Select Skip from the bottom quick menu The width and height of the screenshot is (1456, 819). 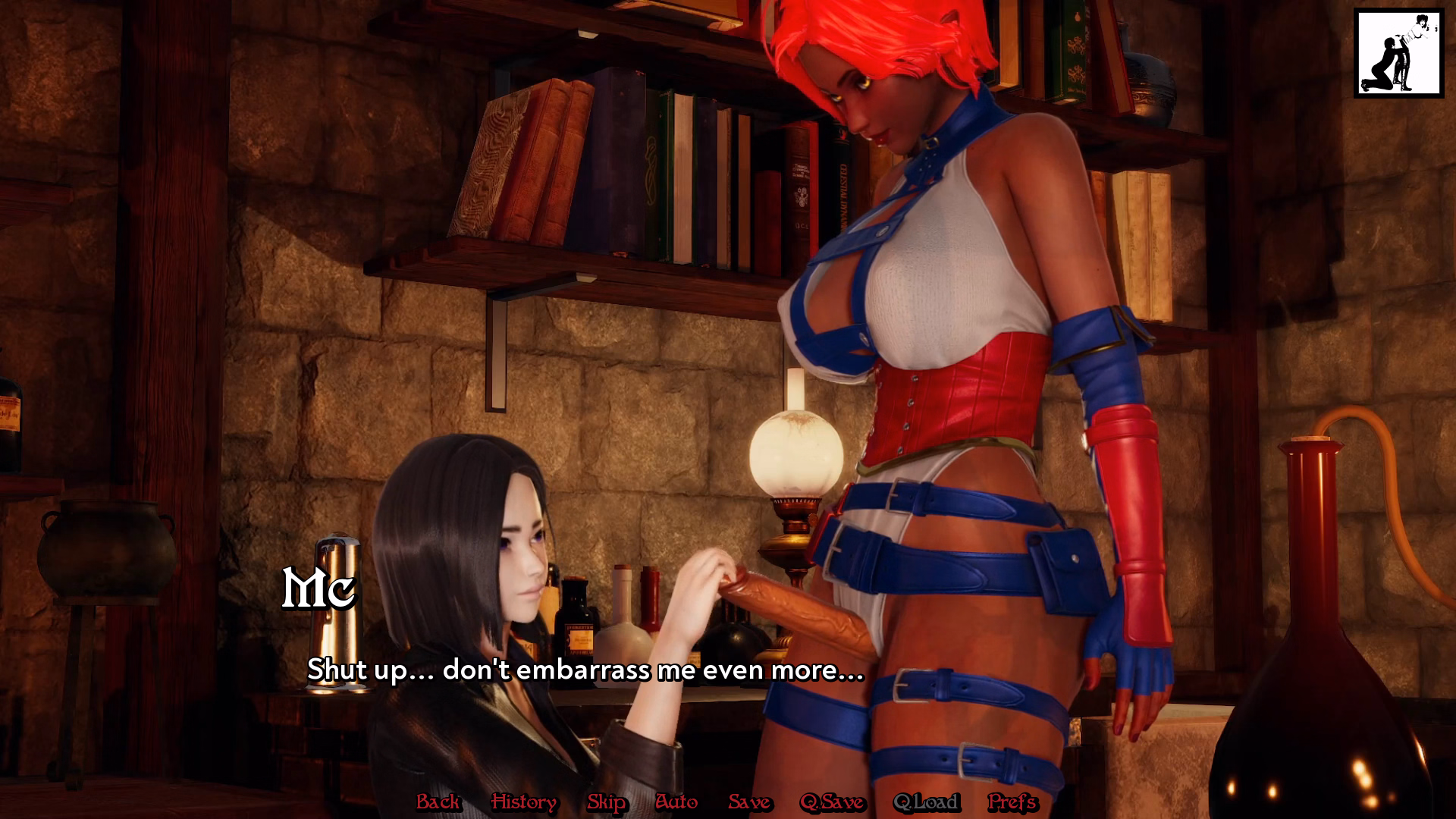(x=607, y=802)
